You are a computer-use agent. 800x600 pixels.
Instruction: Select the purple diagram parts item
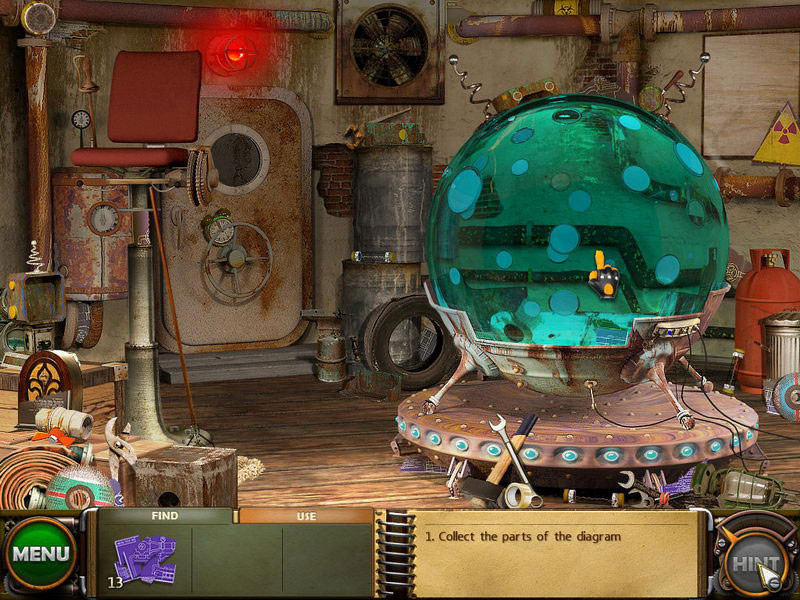[144, 559]
